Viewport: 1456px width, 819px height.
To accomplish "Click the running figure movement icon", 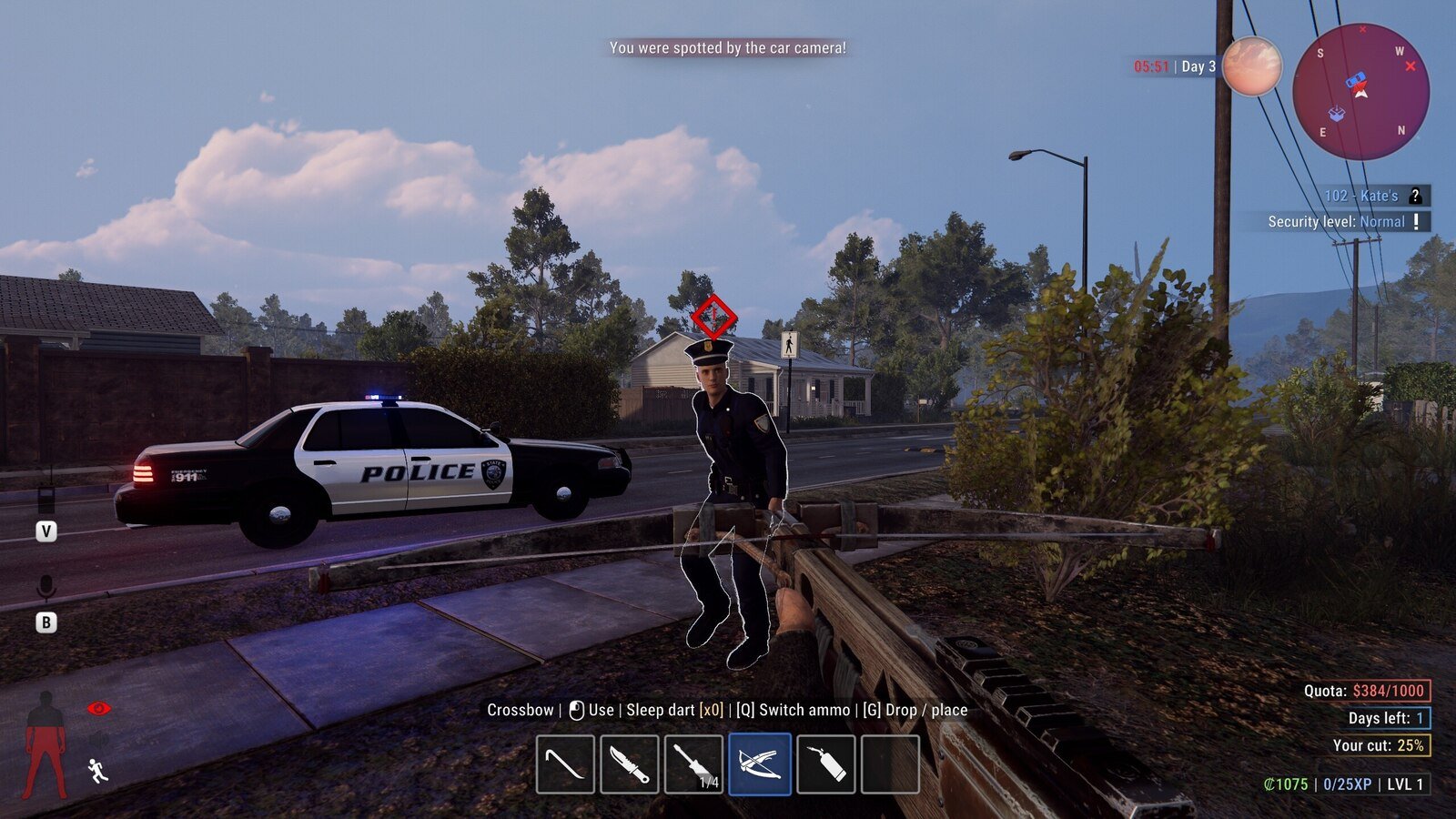I will tap(98, 771).
